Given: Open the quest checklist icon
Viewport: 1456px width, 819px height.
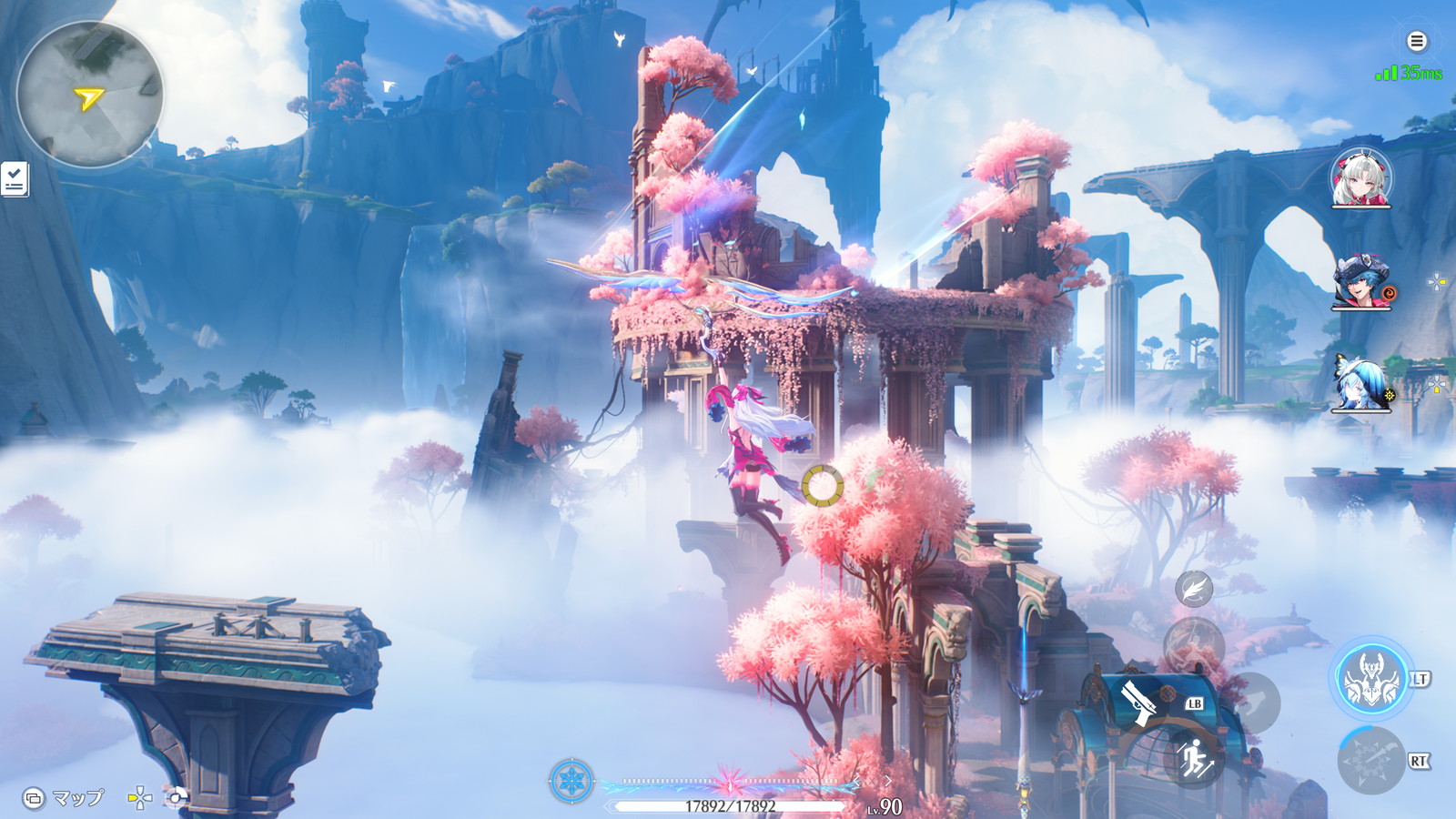Looking at the screenshot, I should (x=15, y=179).
